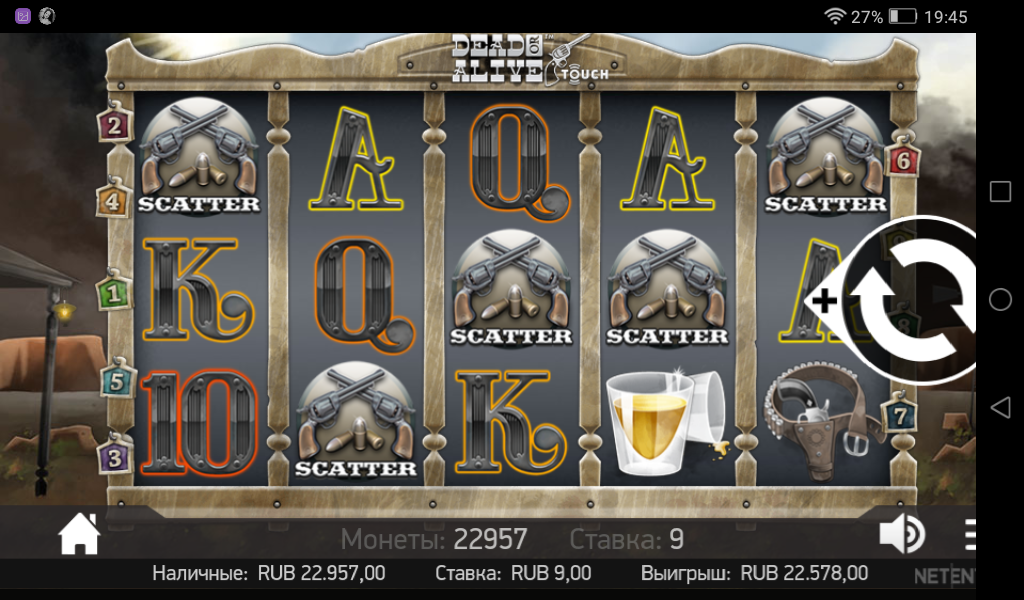Viewport: 1024px width, 600px height.
Task: Open the three-line game menu
Action: click(969, 535)
